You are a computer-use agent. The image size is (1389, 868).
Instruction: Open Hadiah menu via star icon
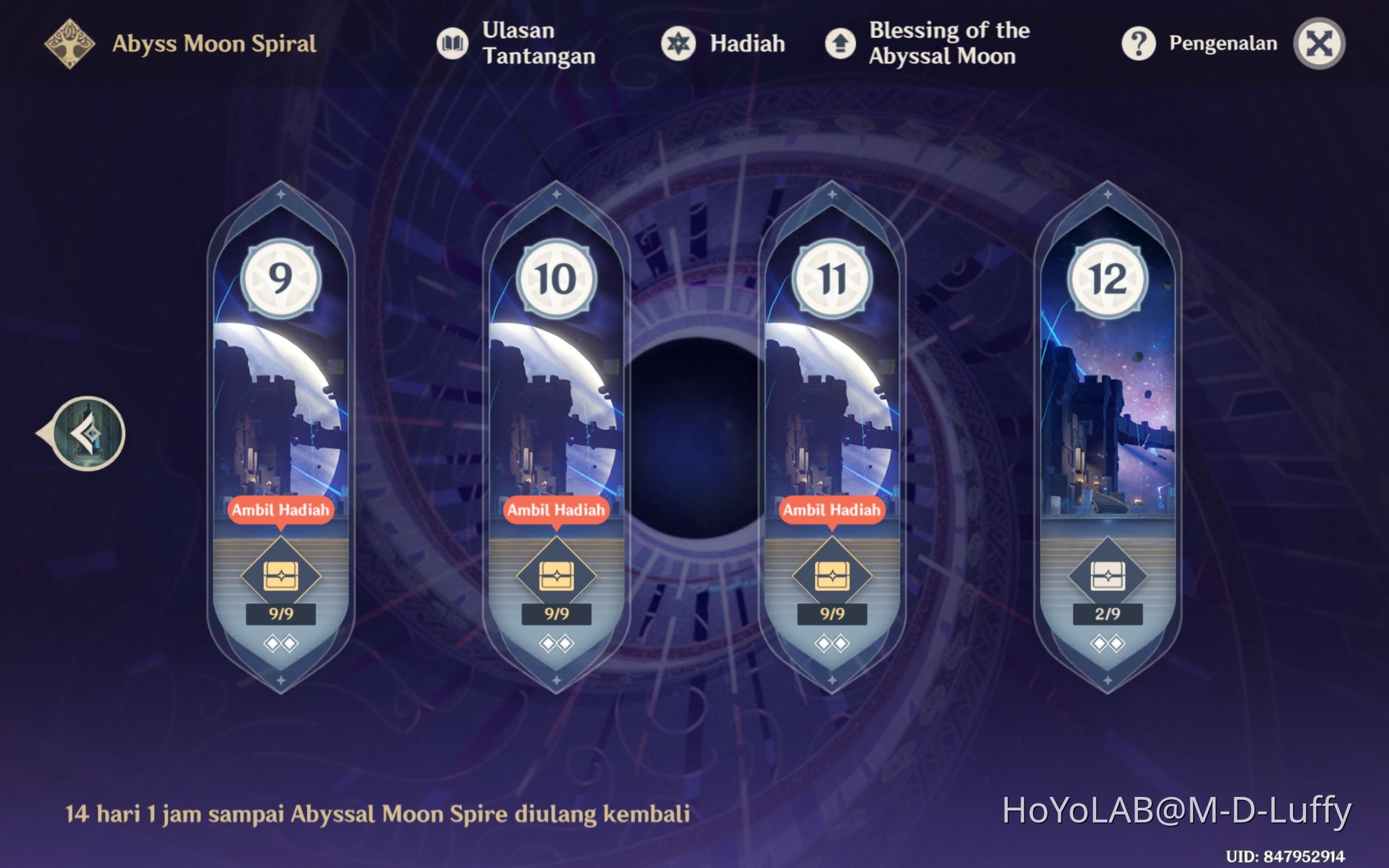point(679,43)
